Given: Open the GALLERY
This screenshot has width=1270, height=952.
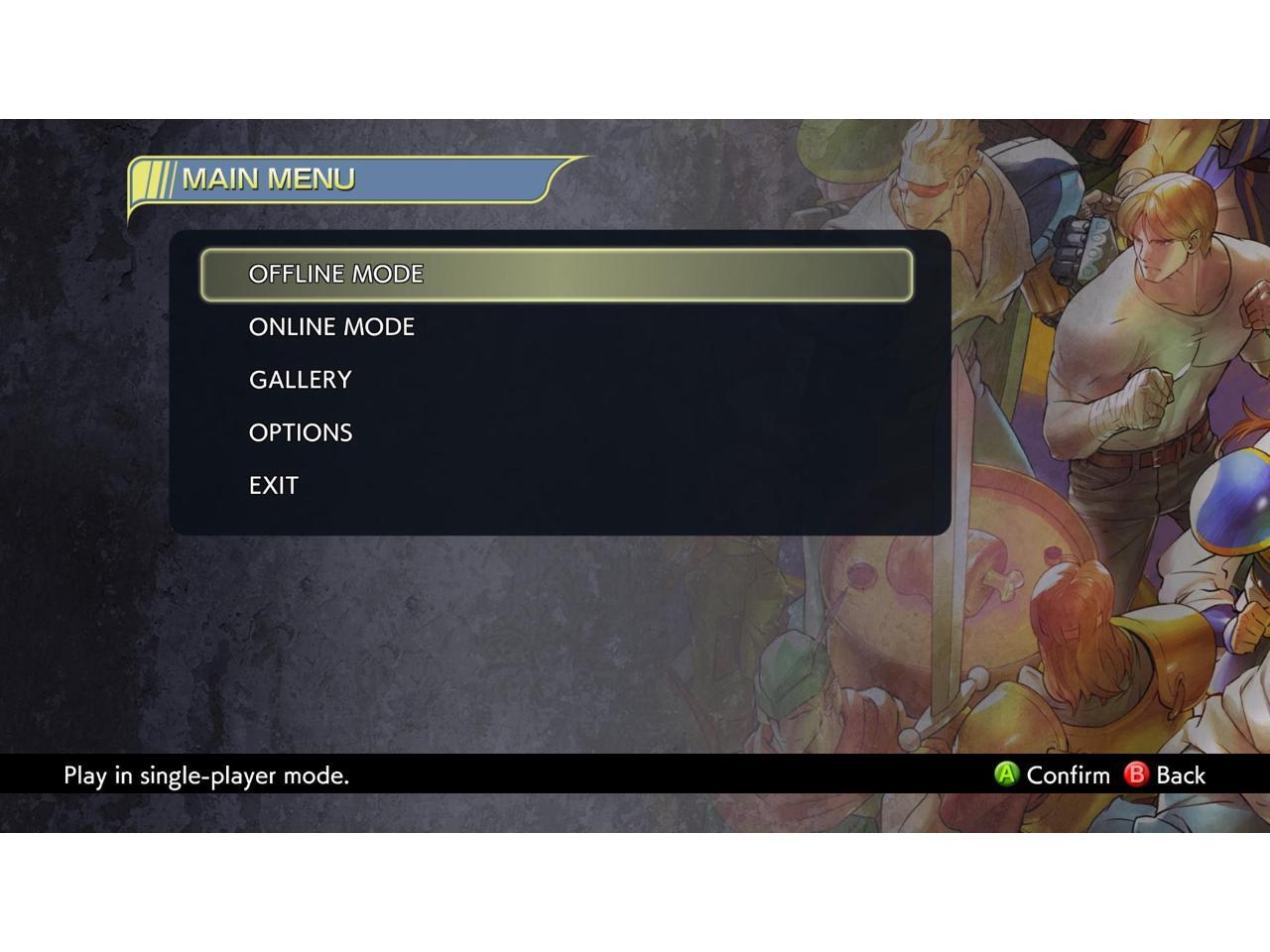Looking at the screenshot, I should [301, 380].
